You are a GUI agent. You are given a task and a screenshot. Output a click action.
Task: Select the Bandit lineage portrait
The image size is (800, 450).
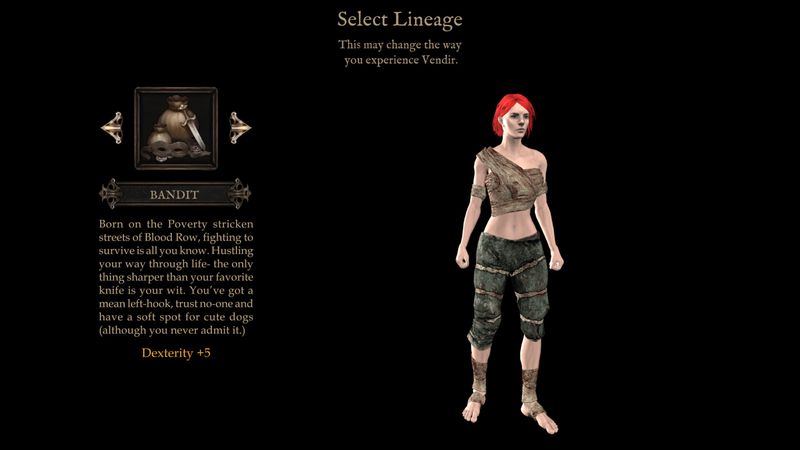176,128
